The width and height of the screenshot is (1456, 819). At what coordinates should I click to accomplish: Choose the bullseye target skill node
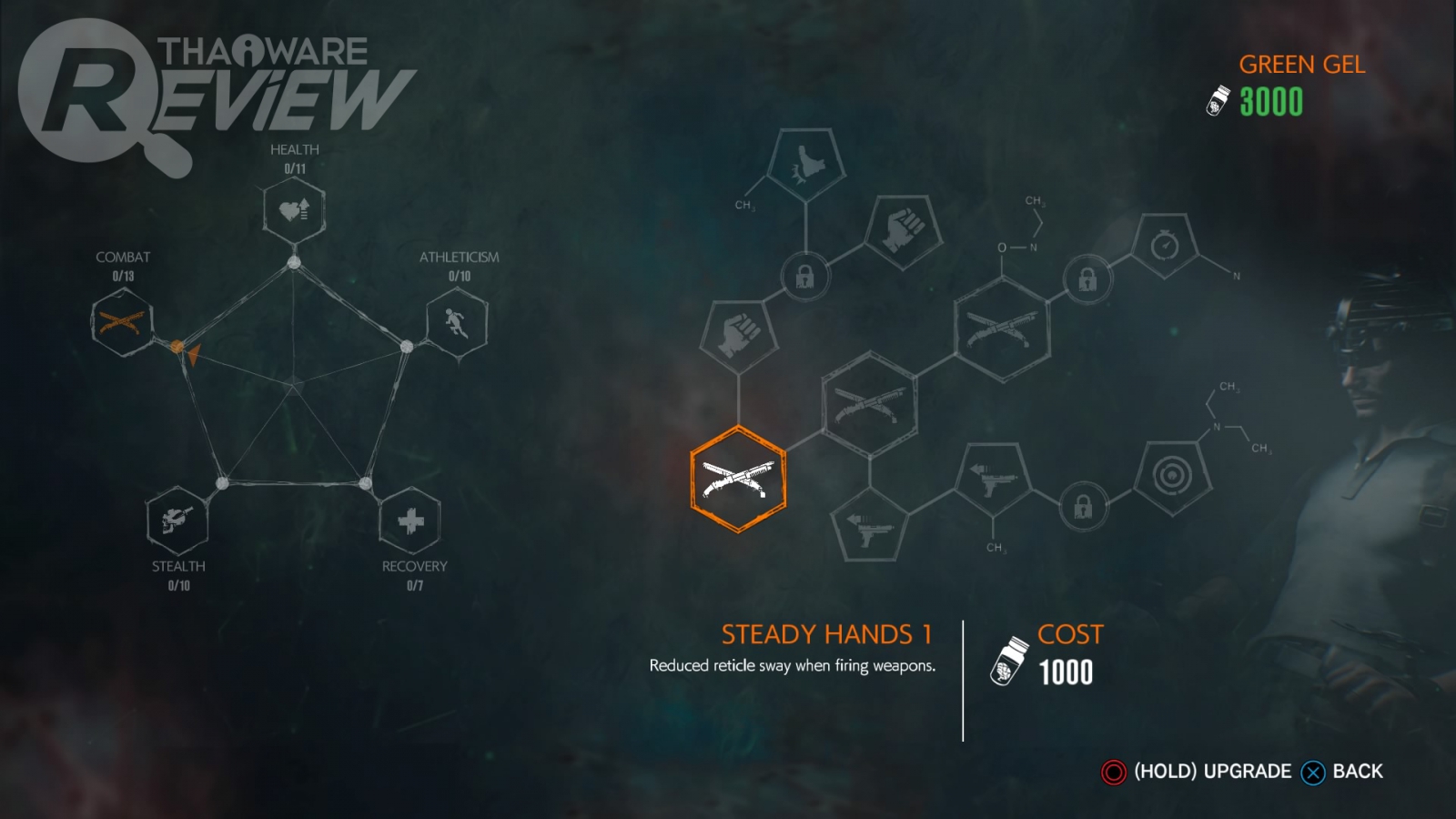click(x=1173, y=475)
